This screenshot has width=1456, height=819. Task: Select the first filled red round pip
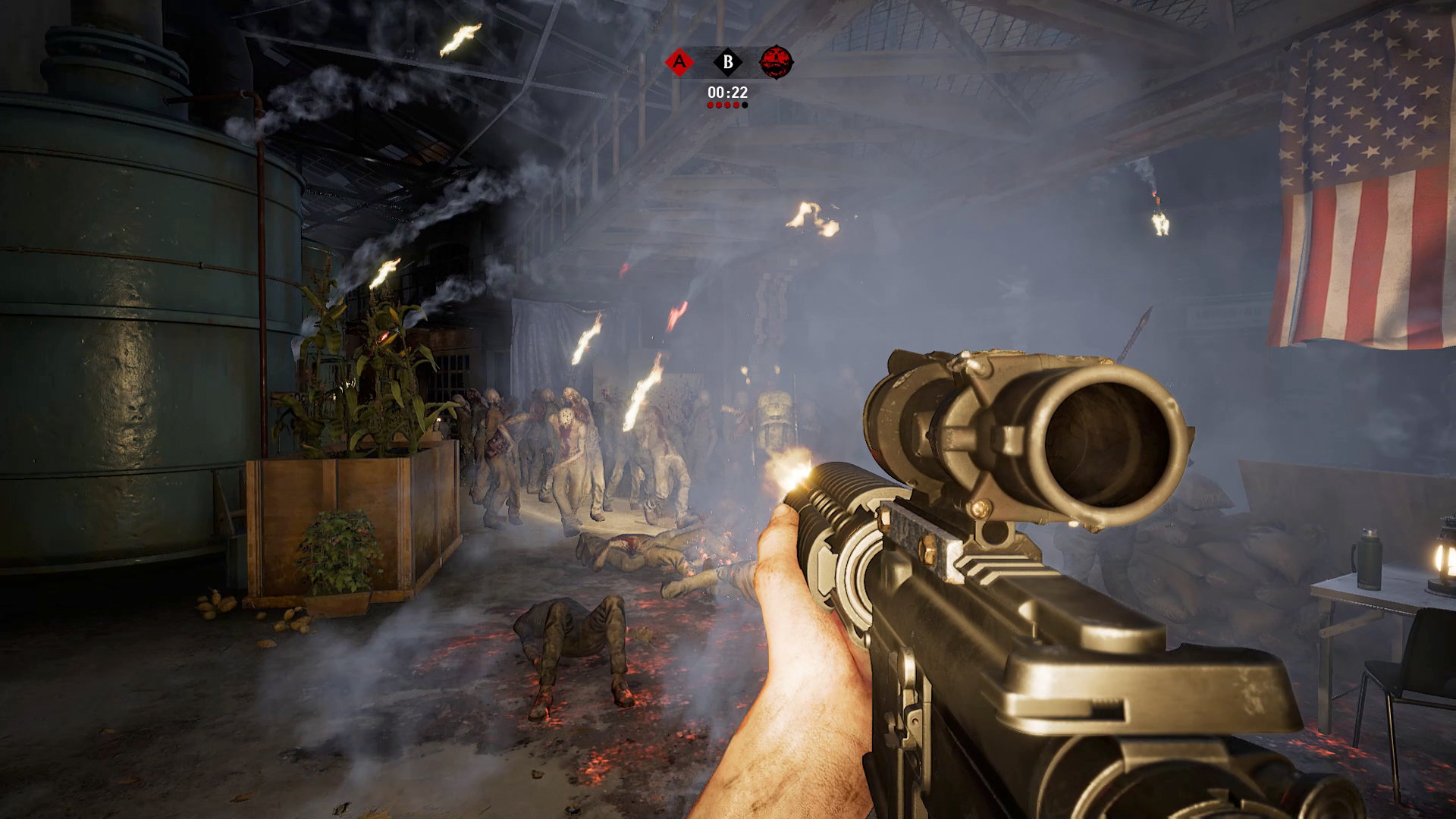[x=711, y=105]
